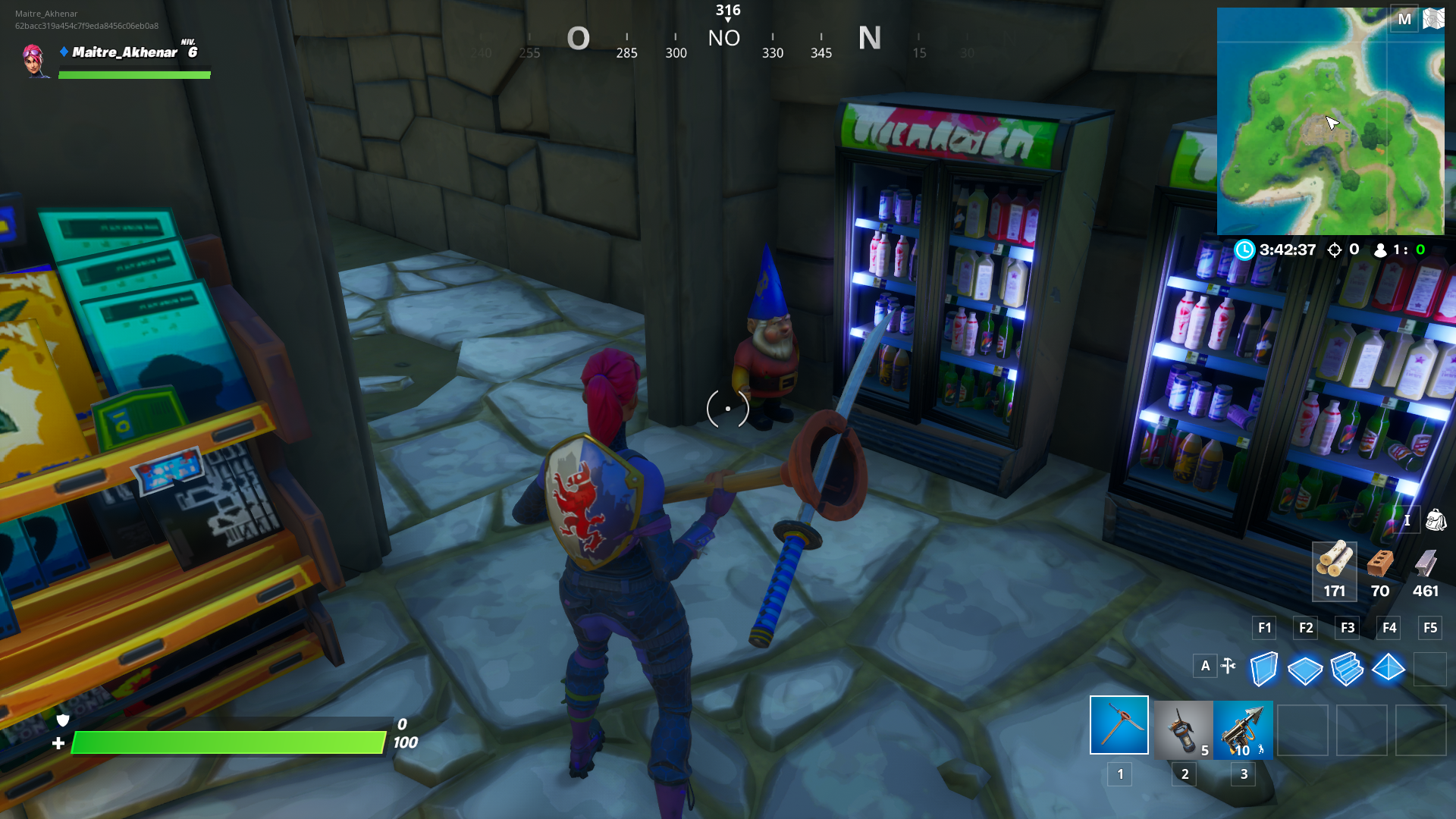Click the Maitre_Akhenar player portrait
Screen dimensions: 1456x819
[x=34, y=61]
